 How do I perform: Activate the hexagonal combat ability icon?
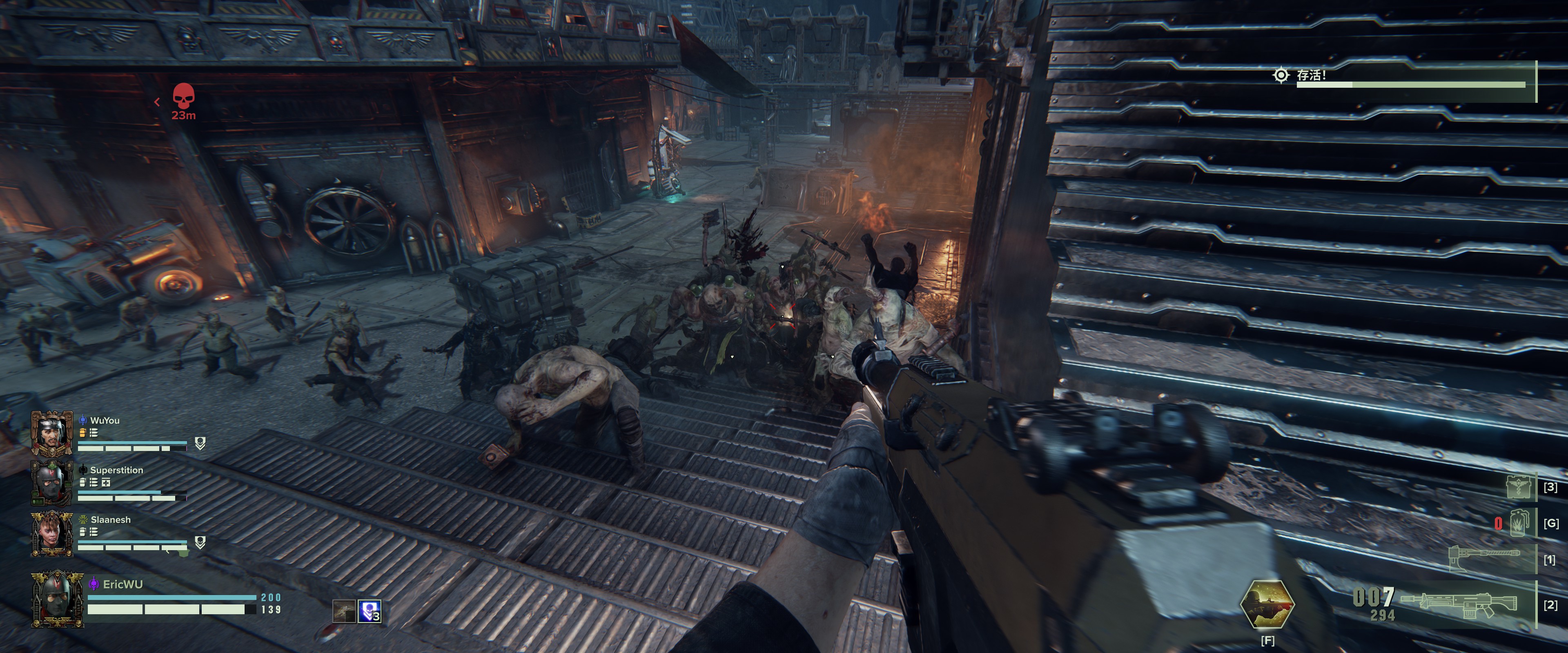point(1267,604)
